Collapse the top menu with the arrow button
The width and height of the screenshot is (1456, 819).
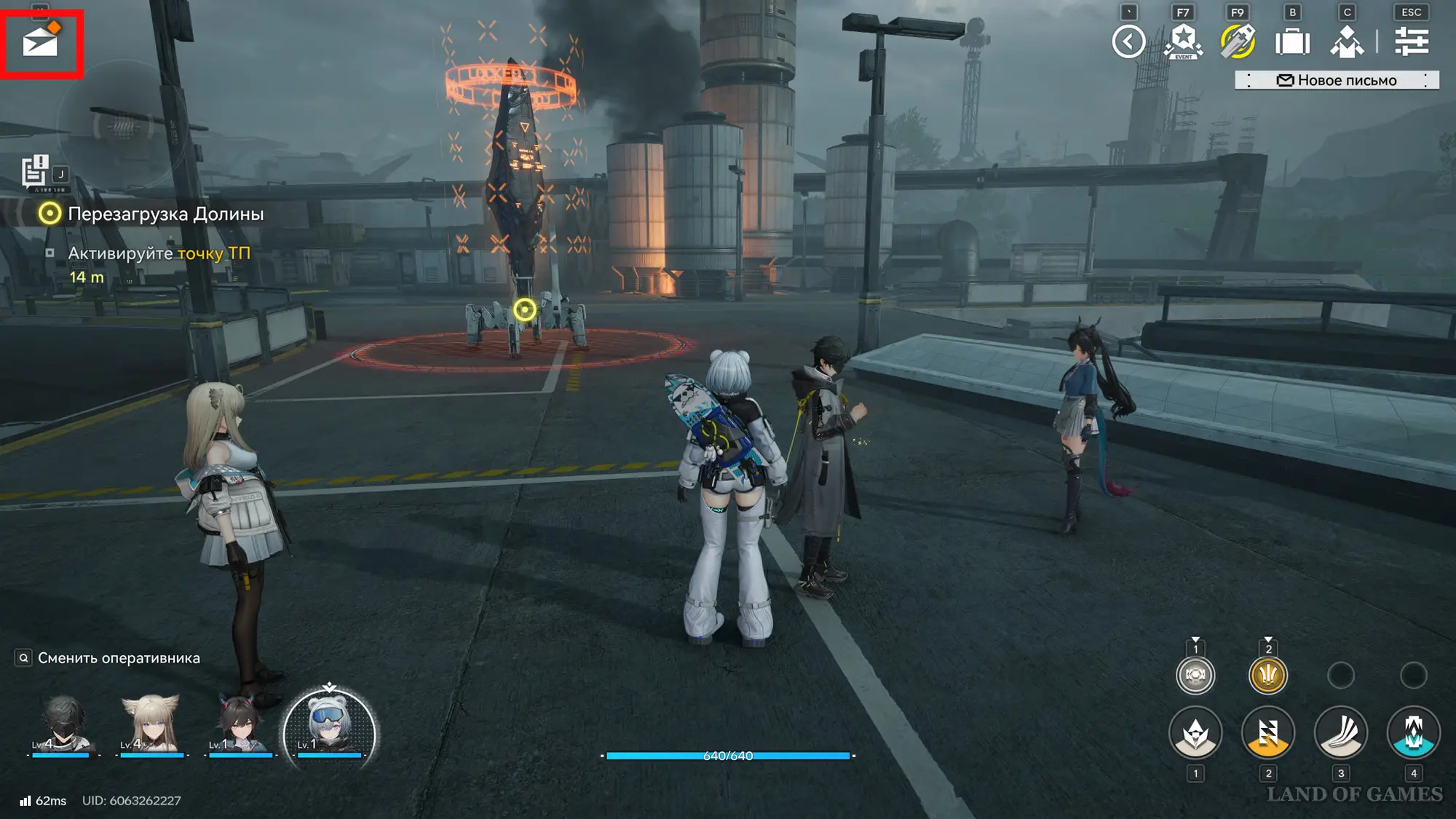pyautogui.click(x=1128, y=41)
